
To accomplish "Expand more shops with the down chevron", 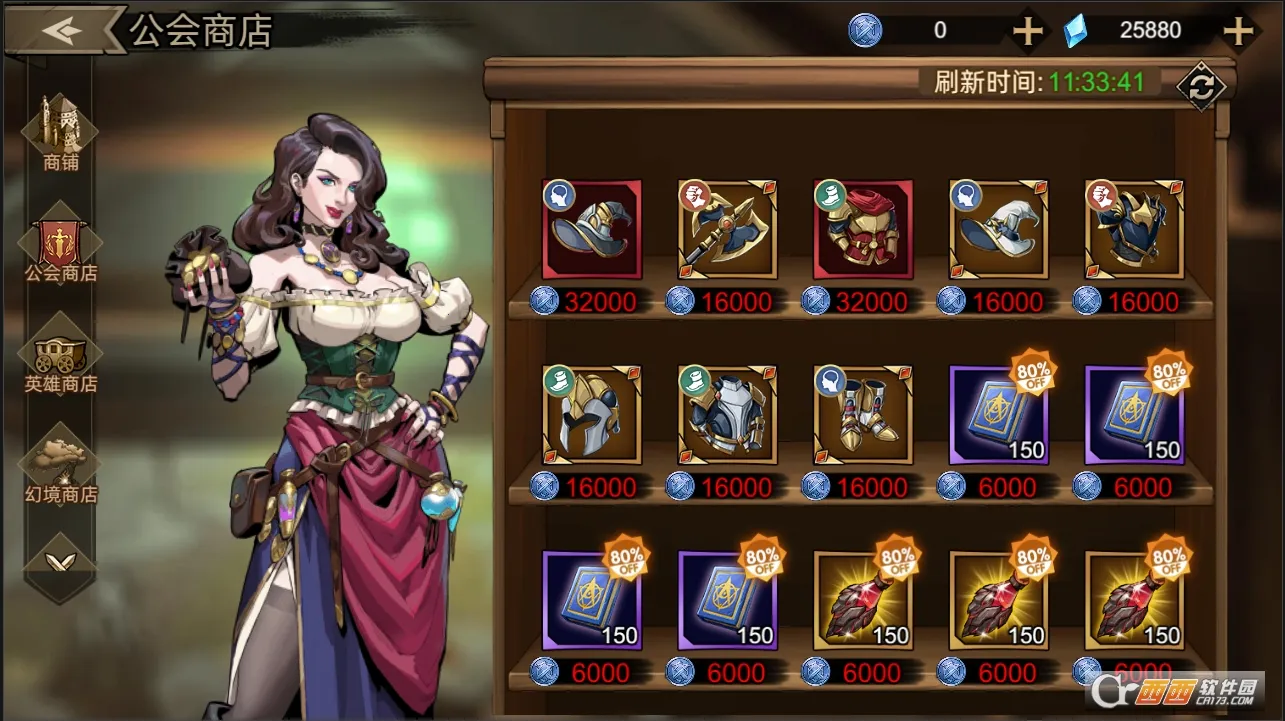I will pyautogui.click(x=62, y=560).
